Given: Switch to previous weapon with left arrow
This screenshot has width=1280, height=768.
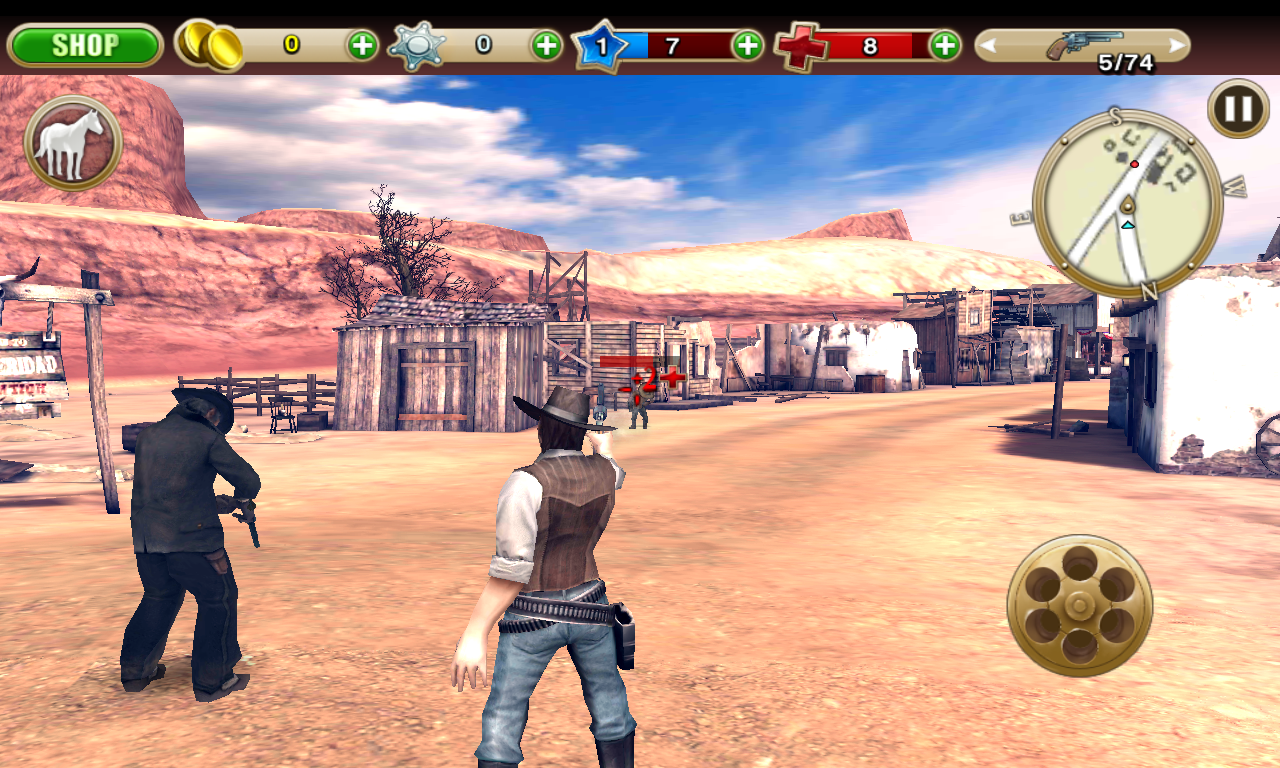Looking at the screenshot, I should pos(988,45).
